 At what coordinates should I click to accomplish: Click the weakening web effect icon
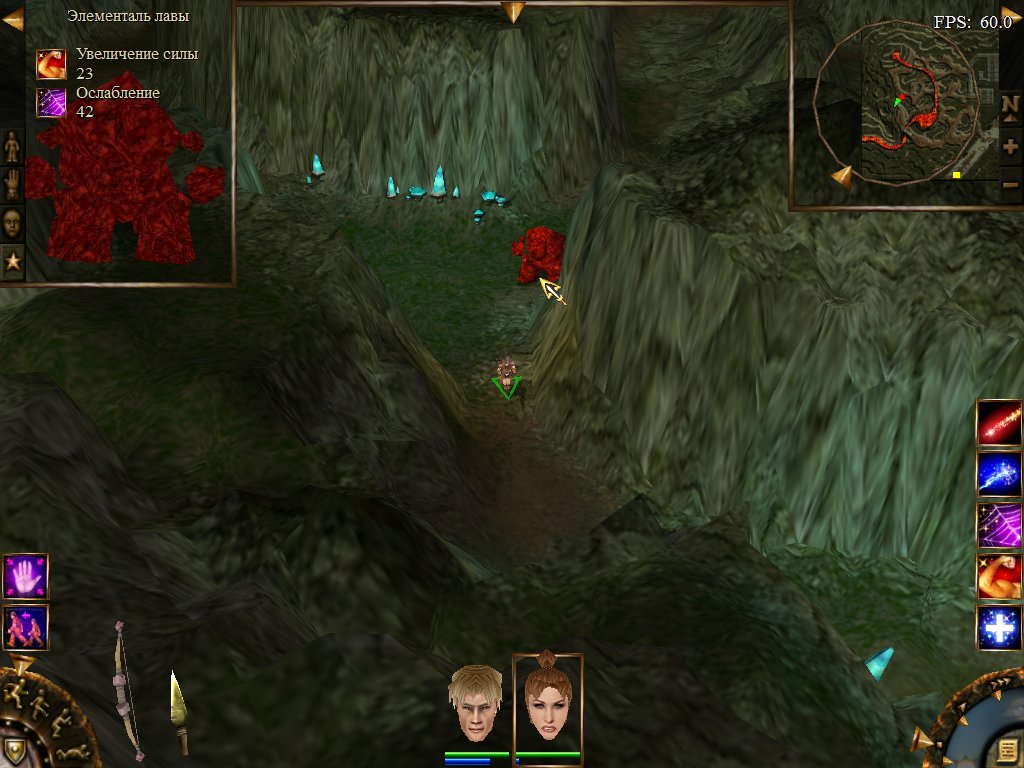click(51, 103)
